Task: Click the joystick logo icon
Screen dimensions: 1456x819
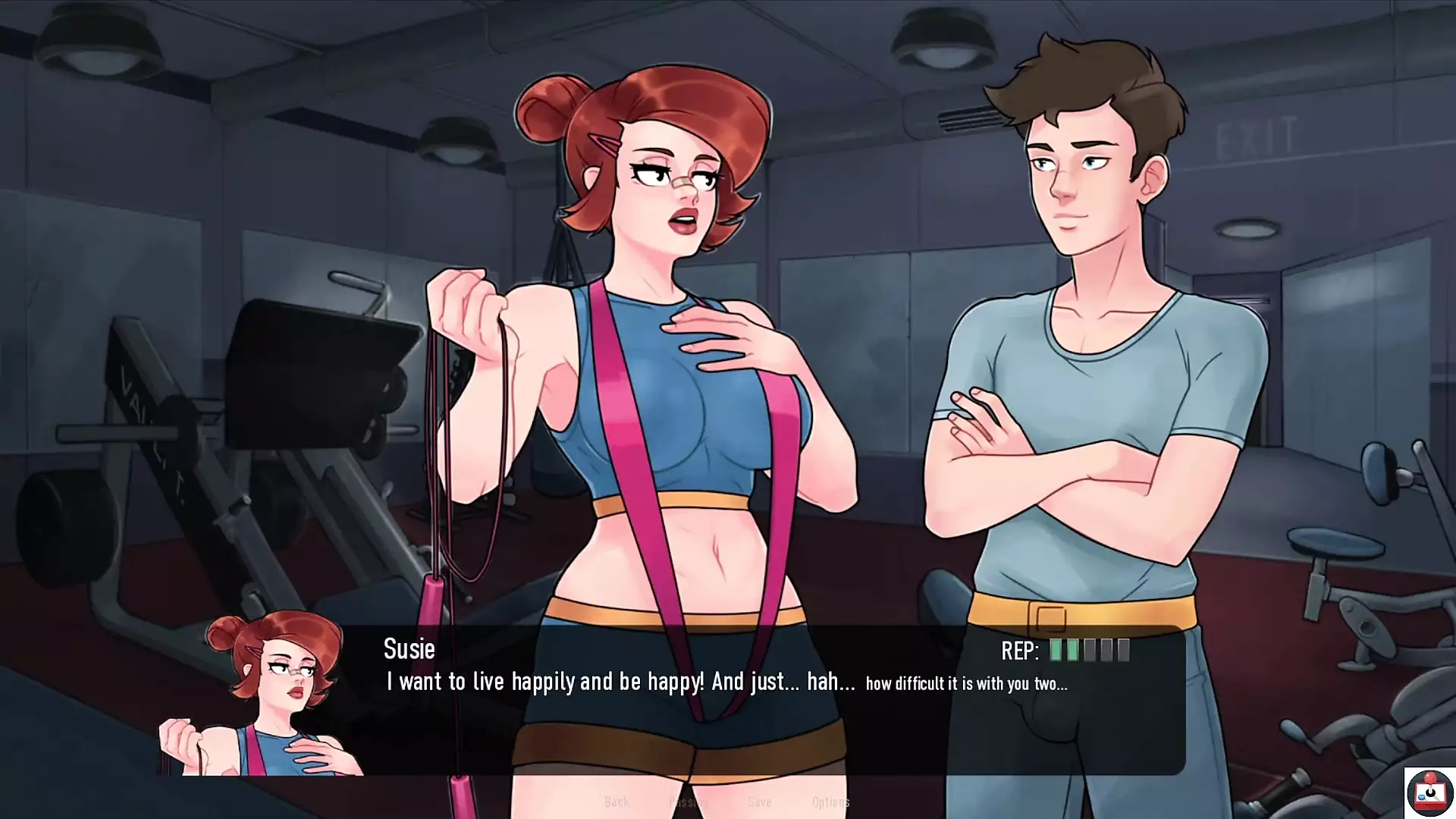Action: 1429,792
